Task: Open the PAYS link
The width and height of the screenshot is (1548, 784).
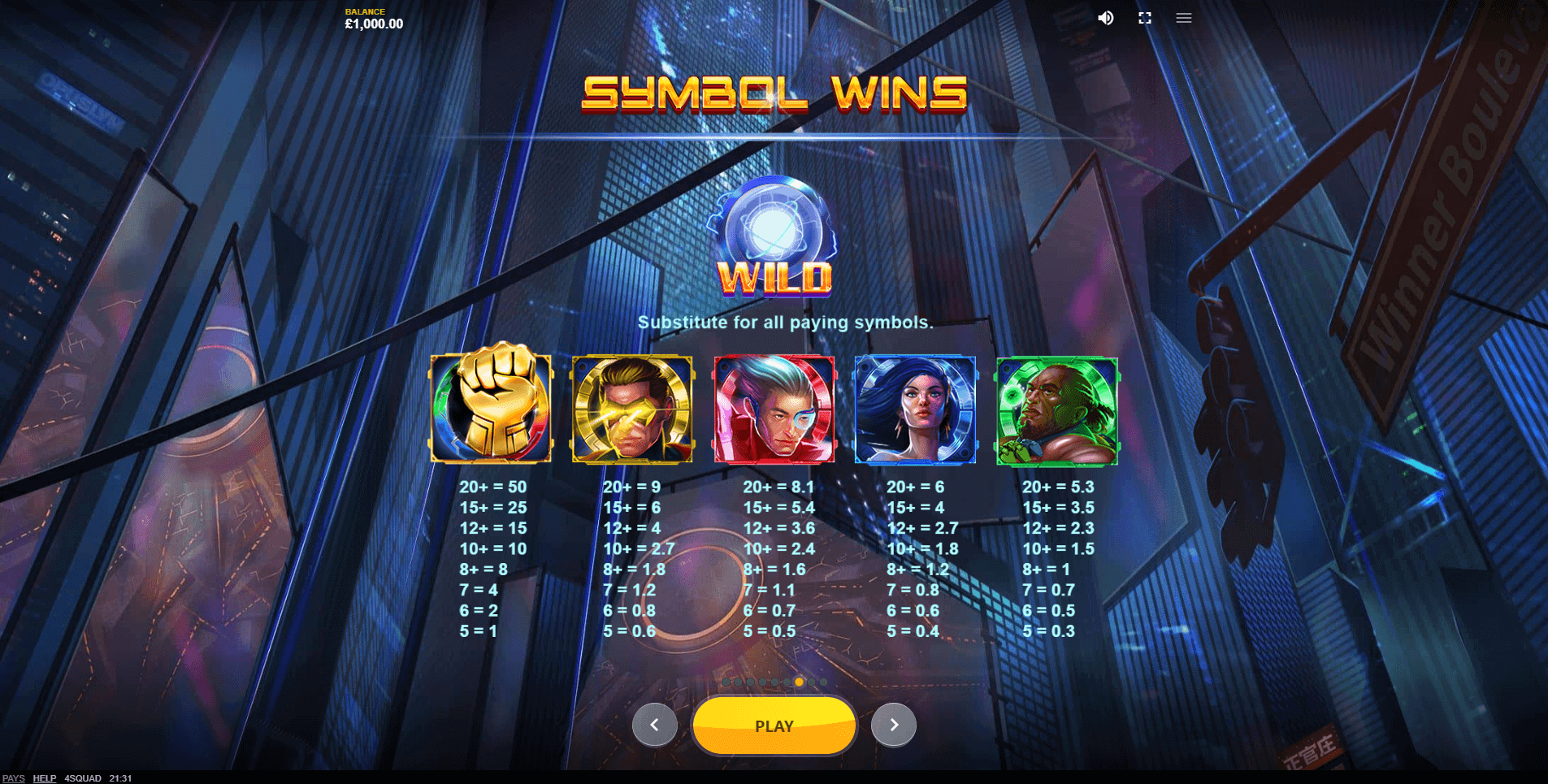Action: click(x=14, y=778)
